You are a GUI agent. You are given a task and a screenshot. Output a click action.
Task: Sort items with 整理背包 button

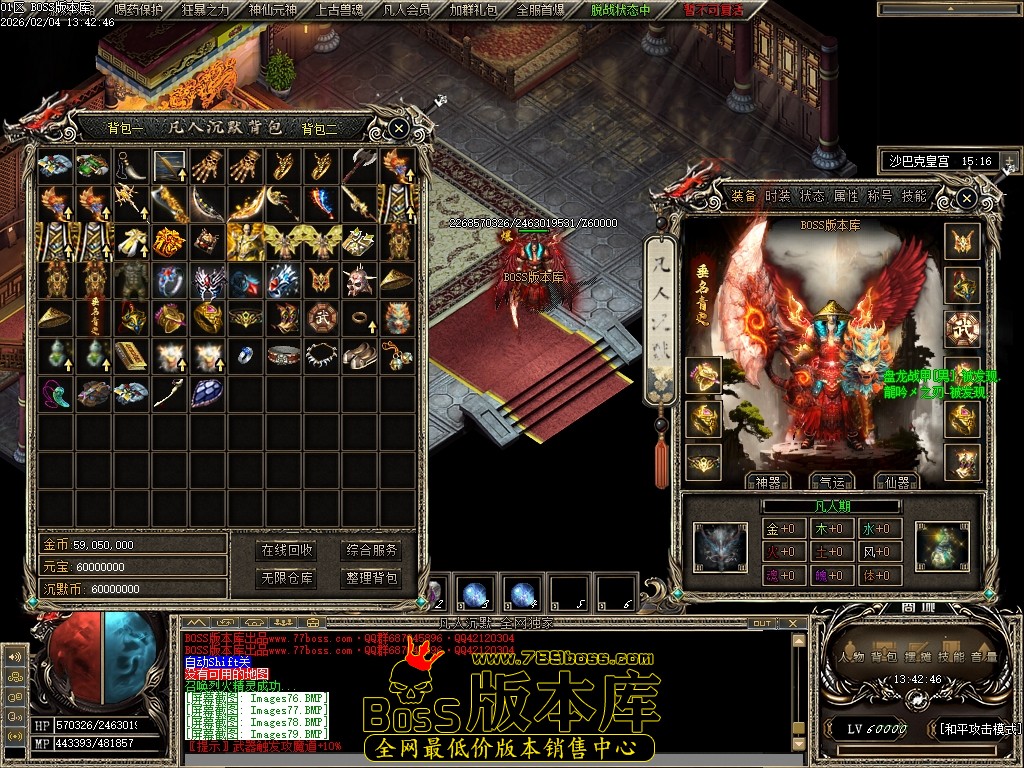(x=371, y=578)
